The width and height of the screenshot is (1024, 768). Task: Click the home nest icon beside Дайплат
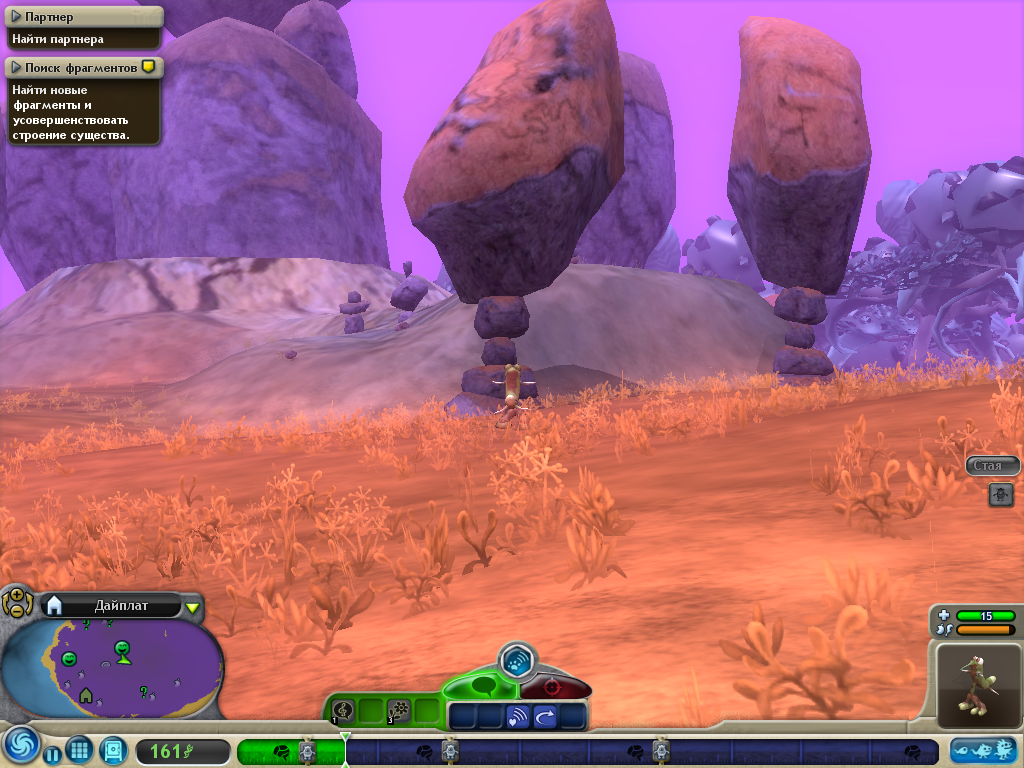pyautogui.click(x=55, y=605)
